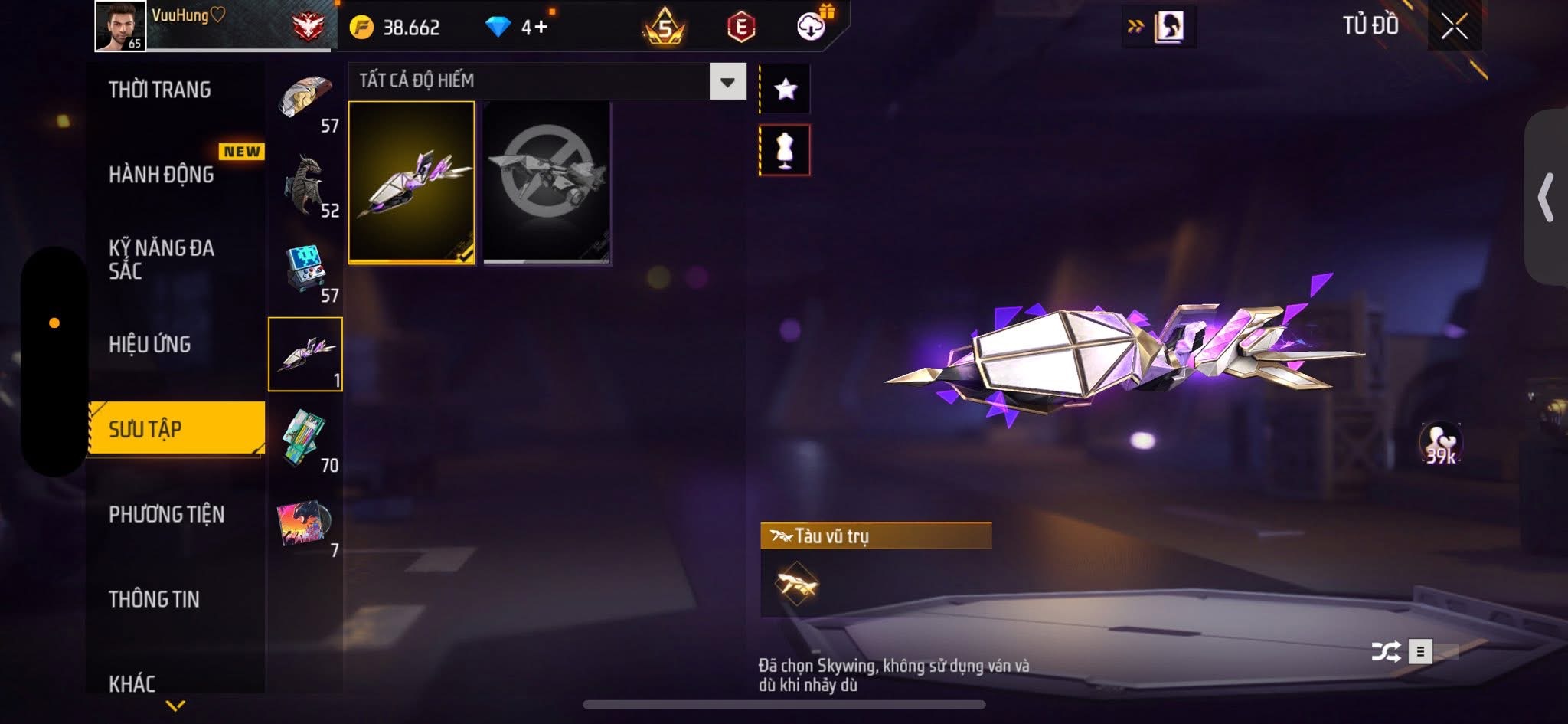Screen dimensions: 1568x724
Task: Select the KỸ NĂNG ĐA SẮC category
Action: pos(162,259)
